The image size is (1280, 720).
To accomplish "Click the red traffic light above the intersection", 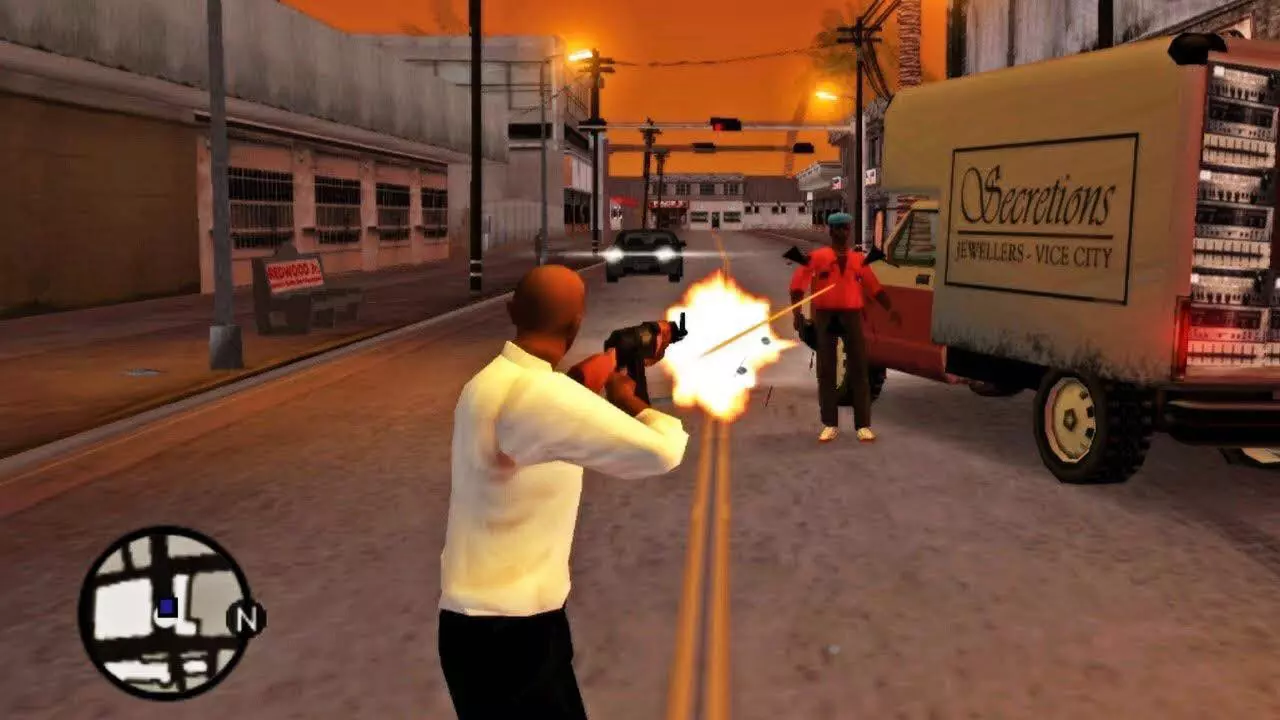I will click(719, 125).
